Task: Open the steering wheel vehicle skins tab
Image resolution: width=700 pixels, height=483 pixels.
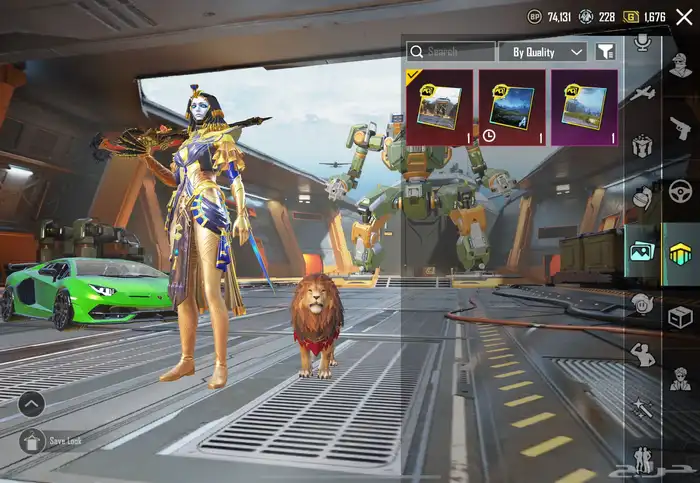Action: [x=680, y=190]
